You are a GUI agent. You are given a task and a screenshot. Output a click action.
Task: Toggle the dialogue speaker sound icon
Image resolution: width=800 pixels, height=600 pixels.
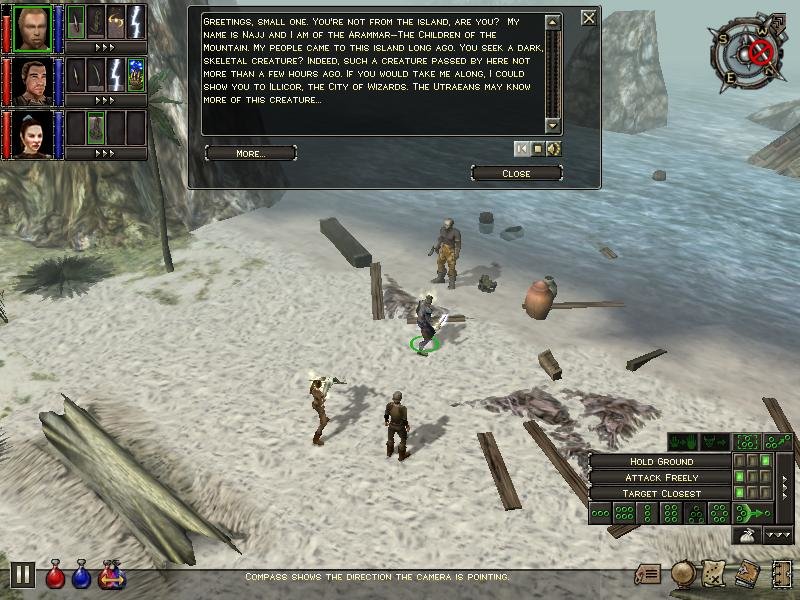(554, 149)
